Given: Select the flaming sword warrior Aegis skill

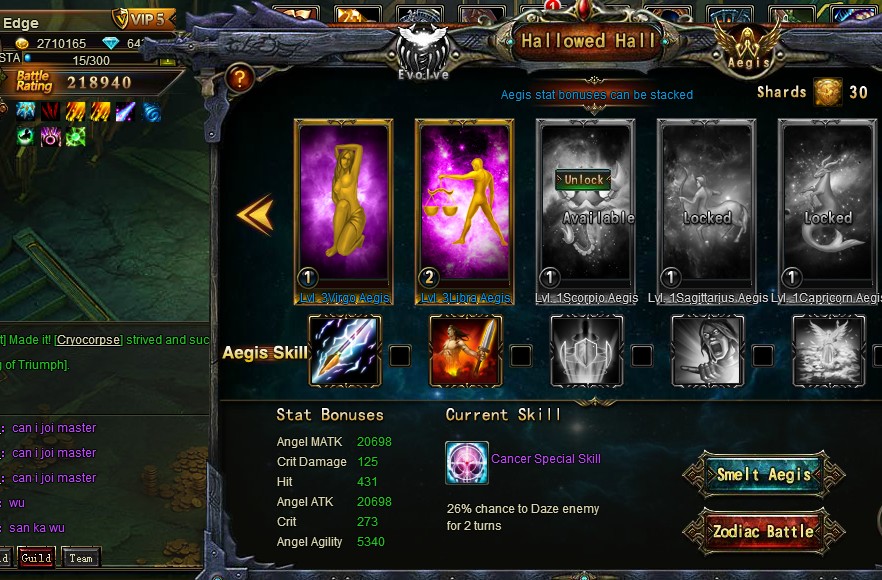Looking at the screenshot, I should pyautogui.click(x=465, y=351).
